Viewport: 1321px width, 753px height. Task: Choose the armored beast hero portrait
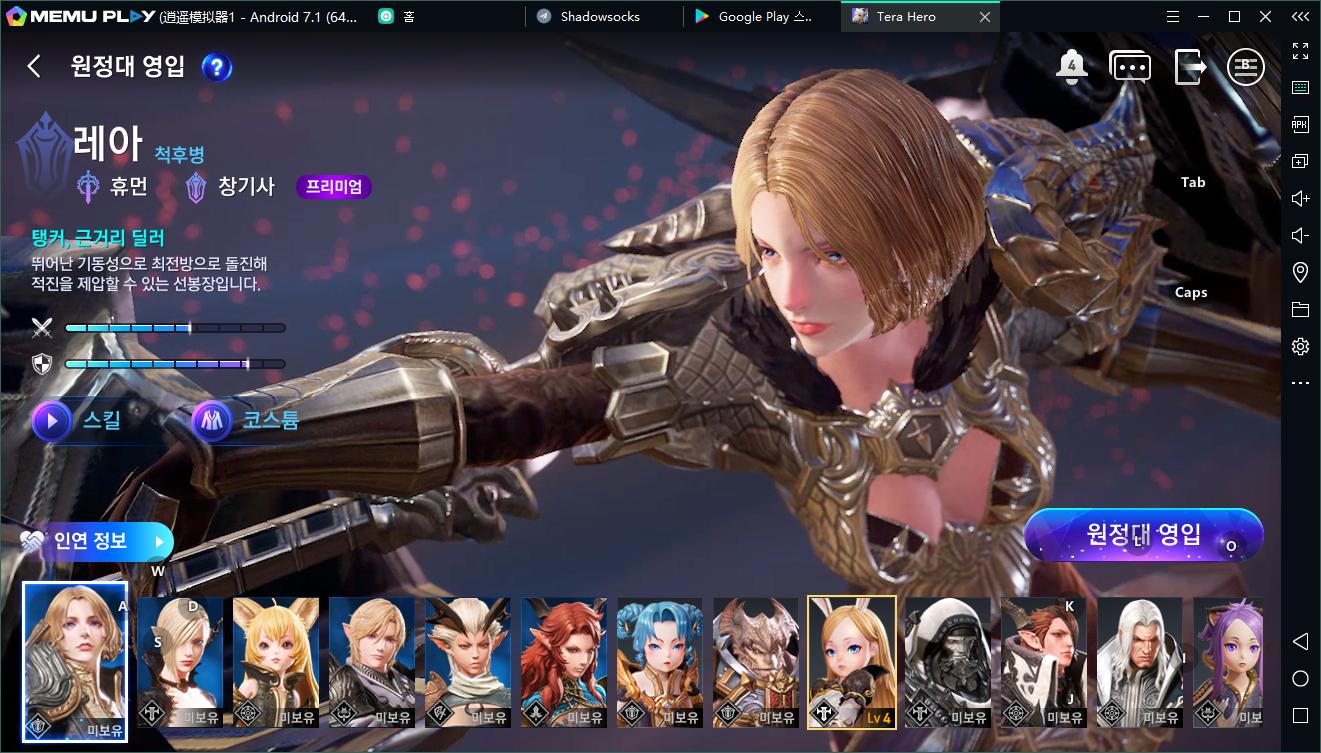point(756,661)
